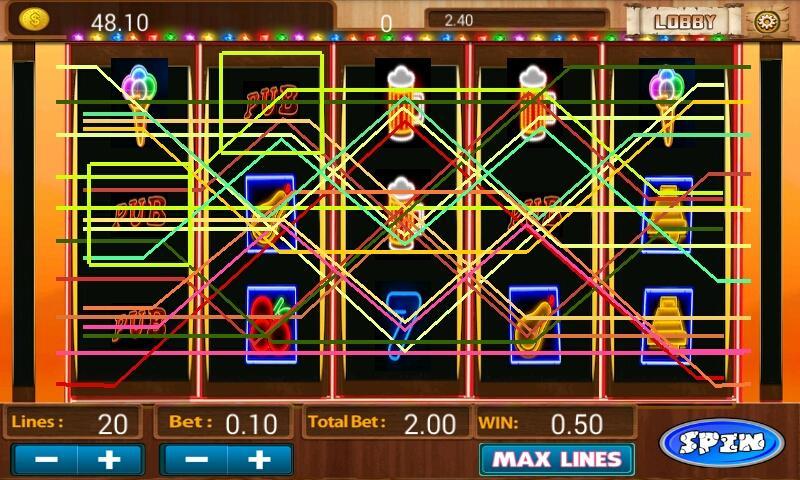Image resolution: width=800 pixels, height=480 pixels.
Task: Return to the Lobby
Action: click(685, 20)
